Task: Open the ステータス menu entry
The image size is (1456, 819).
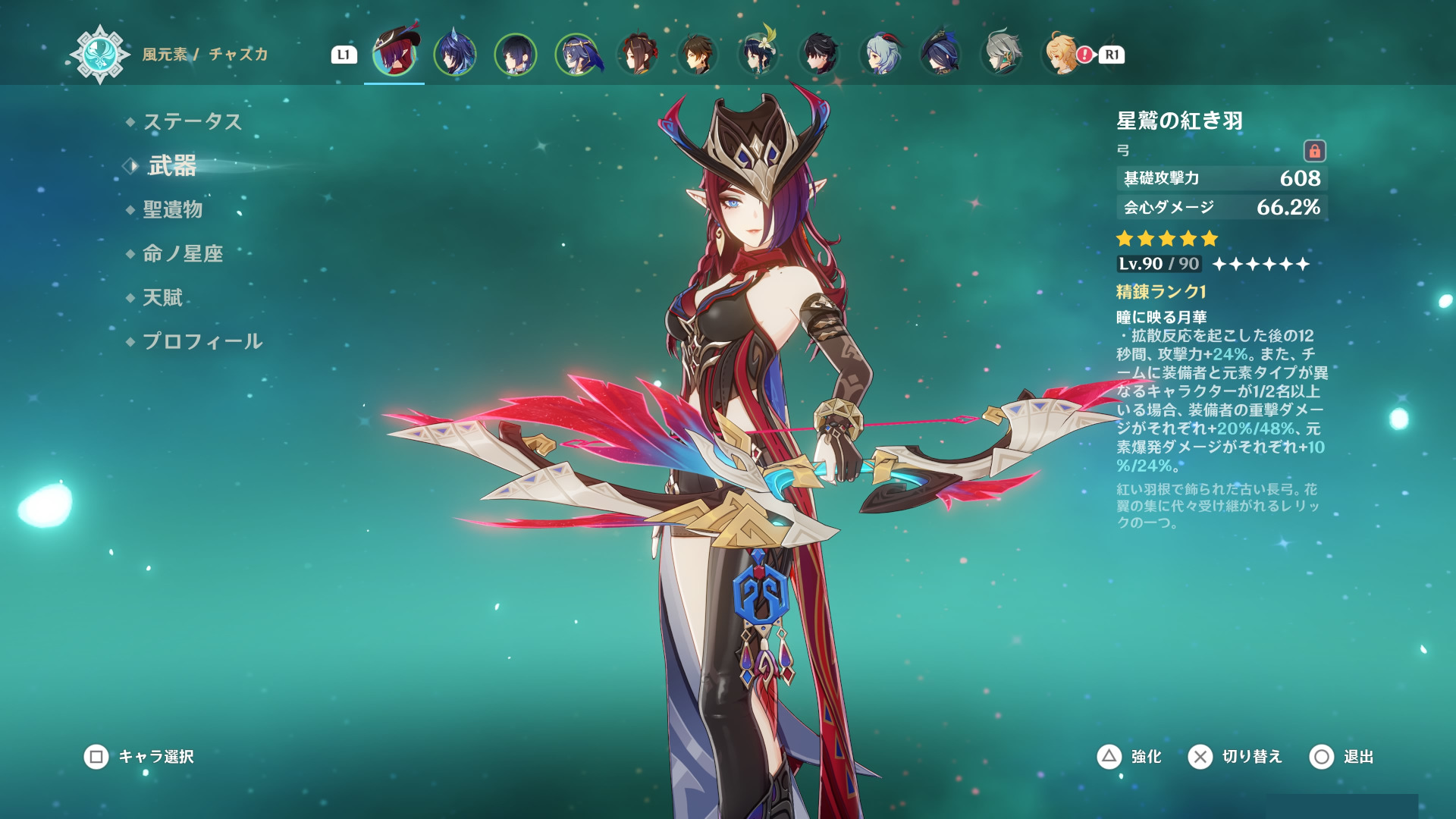Action: click(x=192, y=121)
